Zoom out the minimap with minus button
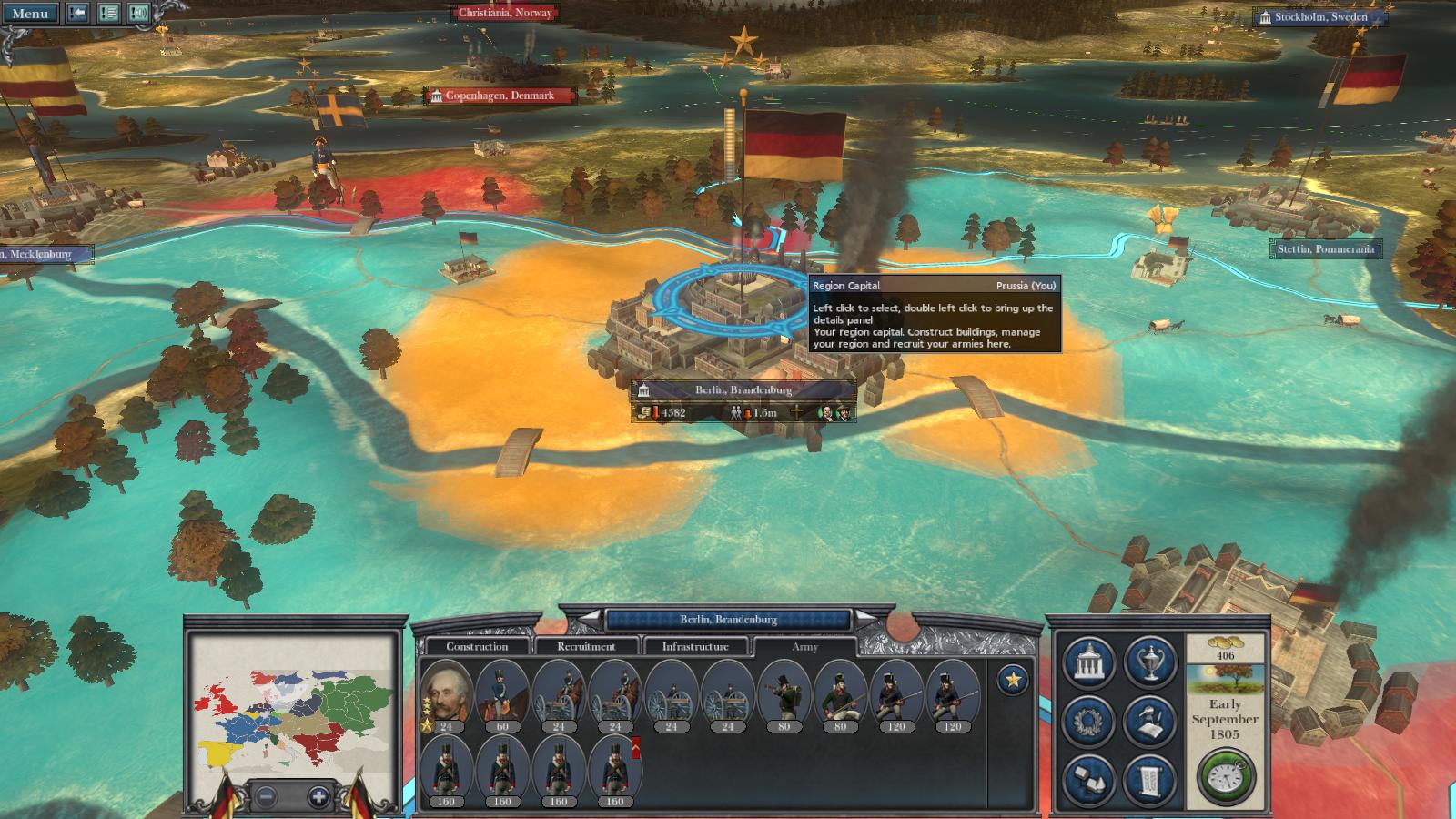 pyautogui.click(x=266, y=797)
